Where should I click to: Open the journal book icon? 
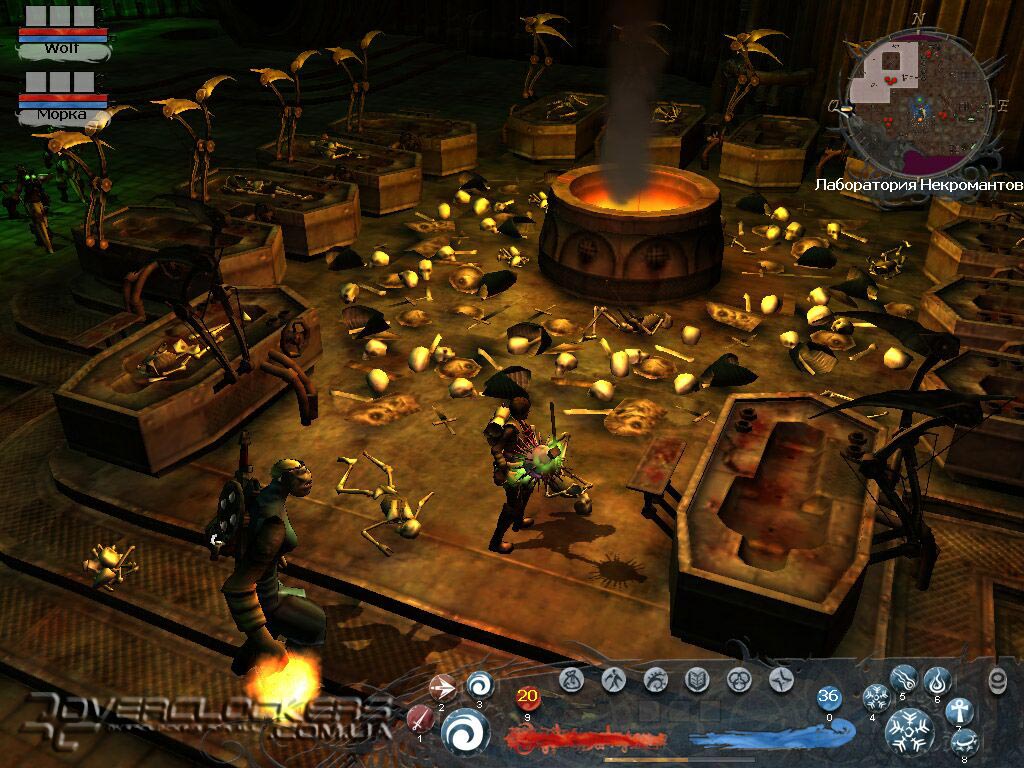click(x=697, y=680)
